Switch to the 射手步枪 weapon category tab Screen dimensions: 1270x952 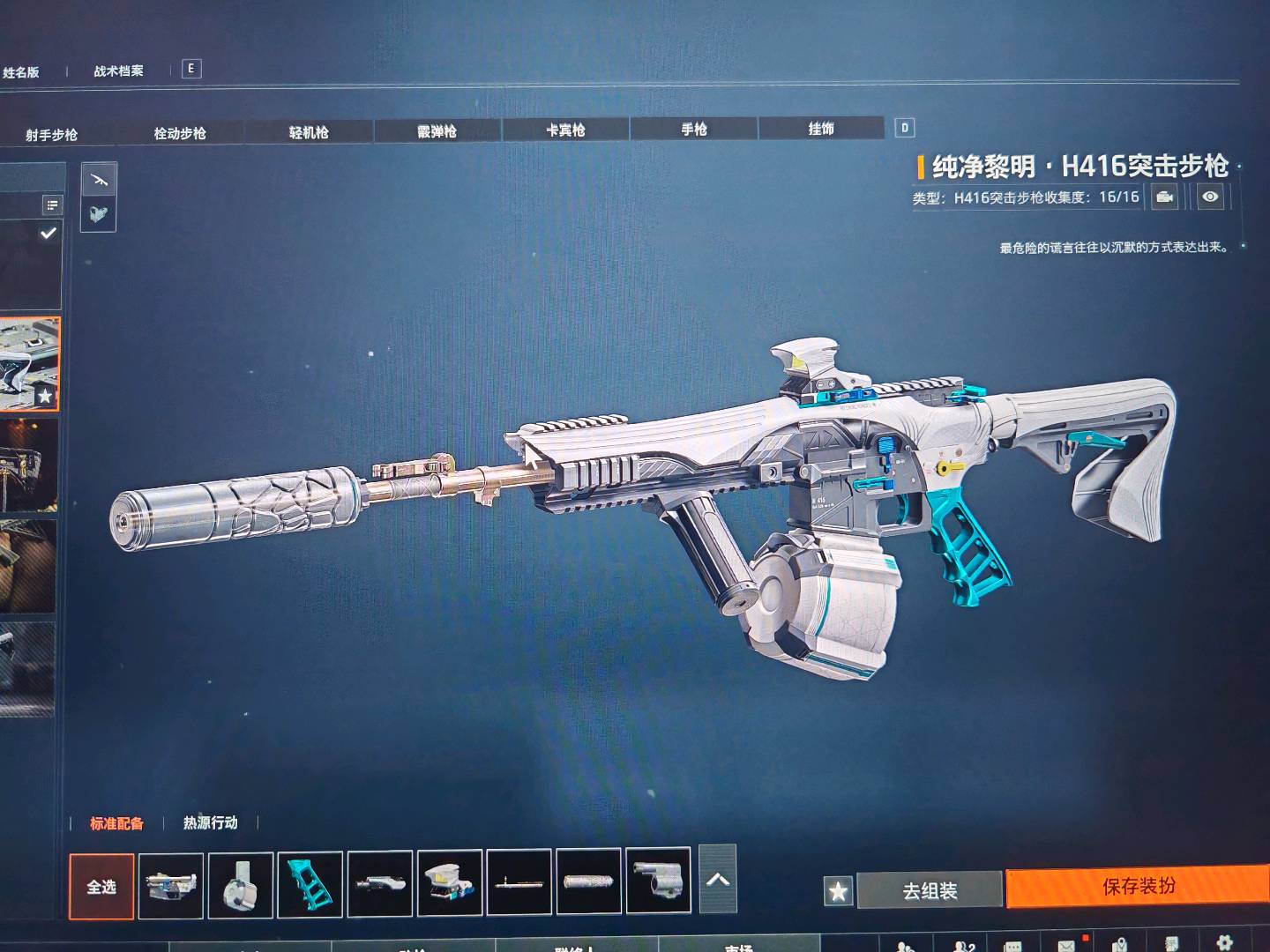(51, 135)
